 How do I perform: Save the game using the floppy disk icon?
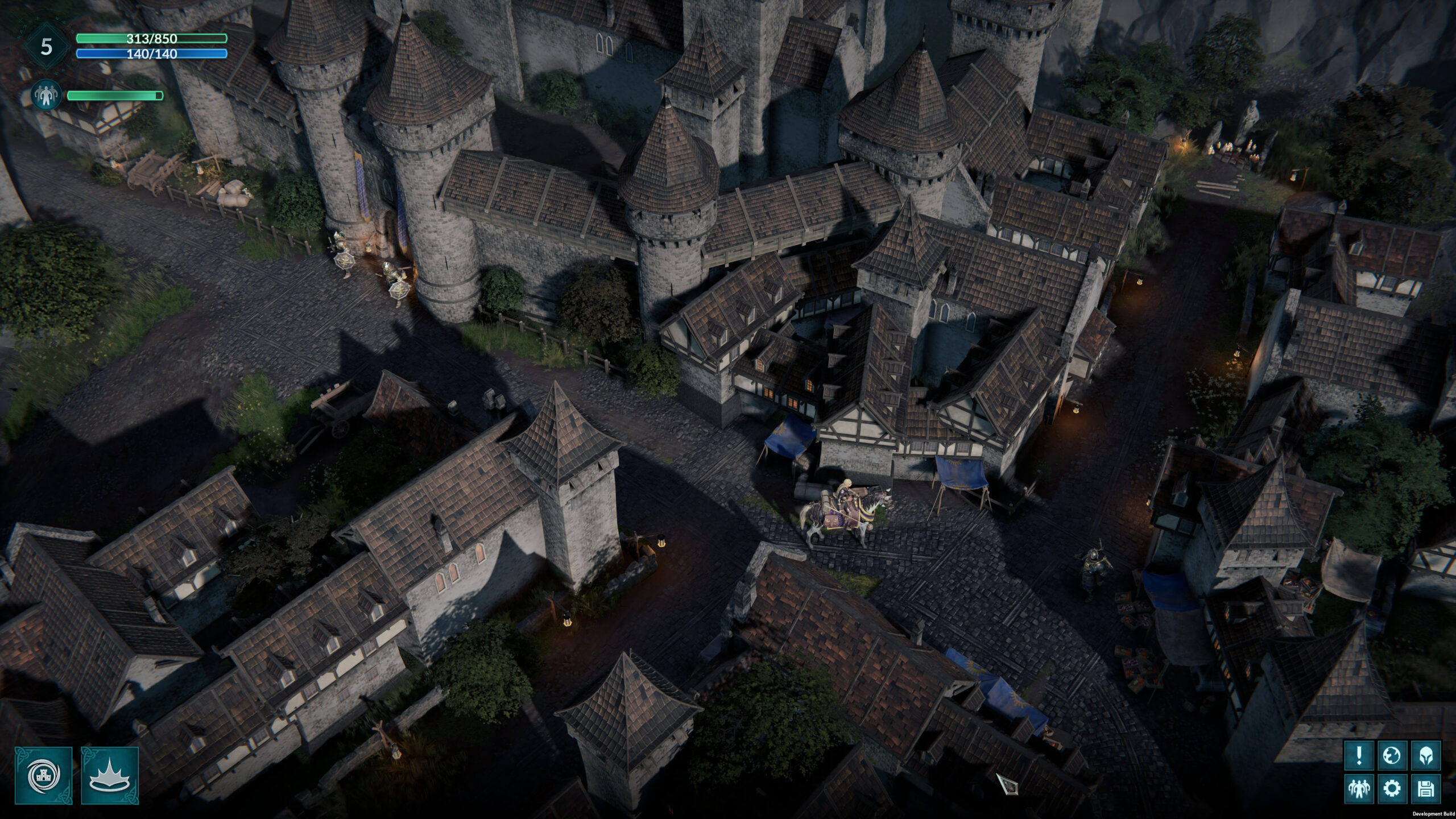click(1426, 788)
